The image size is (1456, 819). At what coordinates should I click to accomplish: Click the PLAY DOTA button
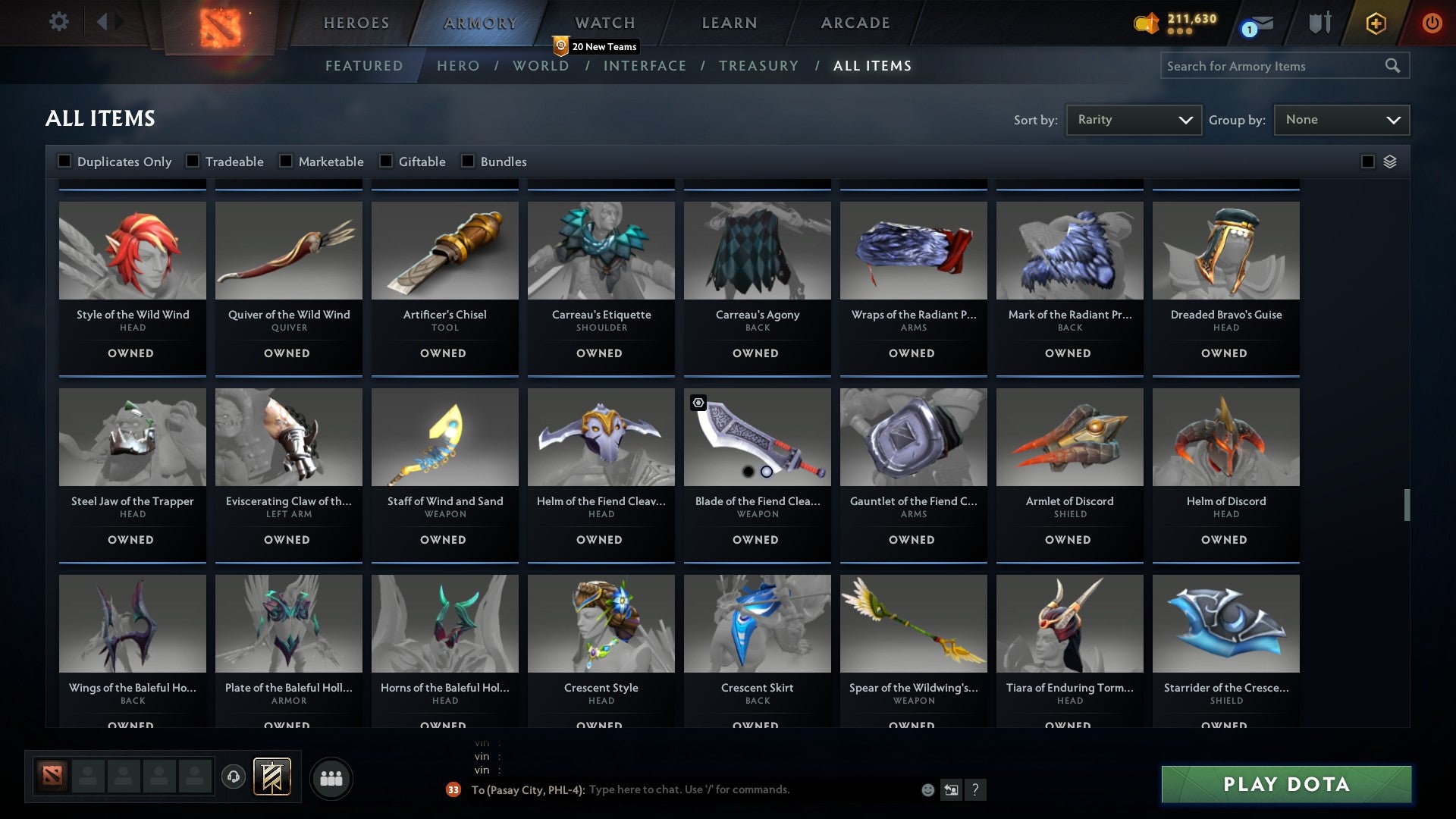pos(1283,785)
